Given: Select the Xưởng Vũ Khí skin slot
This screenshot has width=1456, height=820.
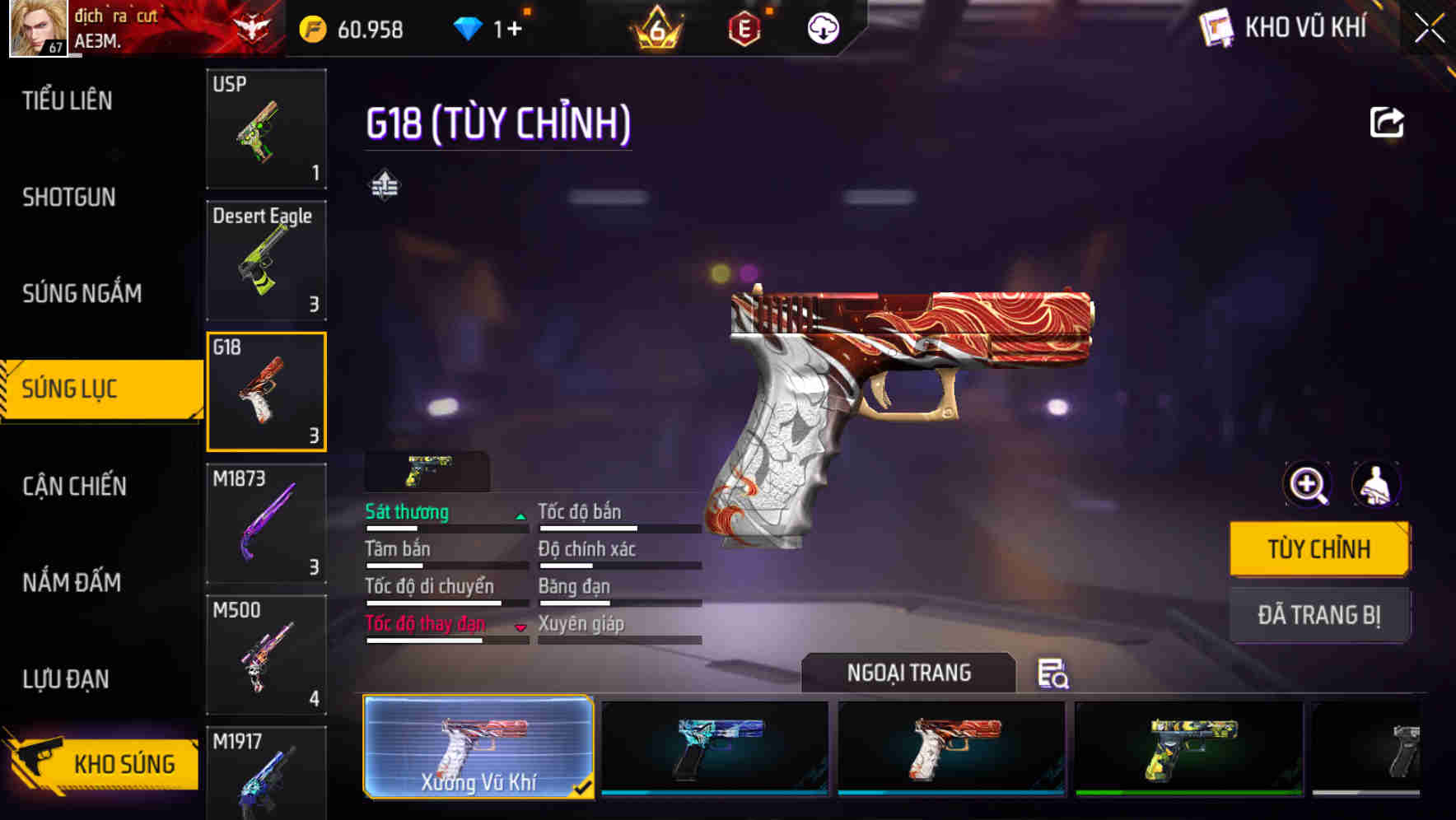Looking at the screenshot, I should click(478, 749).
